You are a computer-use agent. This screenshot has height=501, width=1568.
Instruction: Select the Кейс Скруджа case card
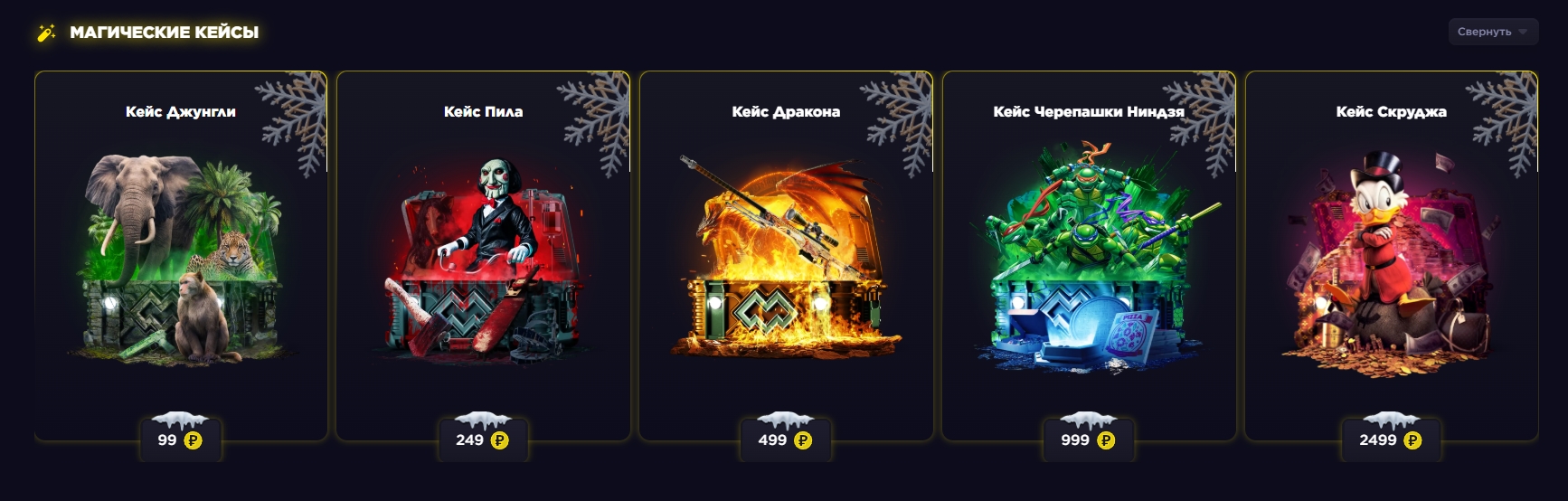(x=1391, y=253)
